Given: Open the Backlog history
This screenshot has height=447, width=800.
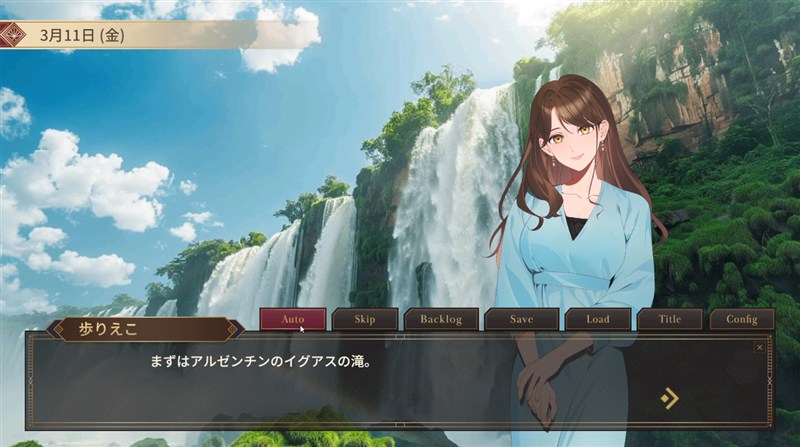Looking at the screenshot, I should 441,320.
